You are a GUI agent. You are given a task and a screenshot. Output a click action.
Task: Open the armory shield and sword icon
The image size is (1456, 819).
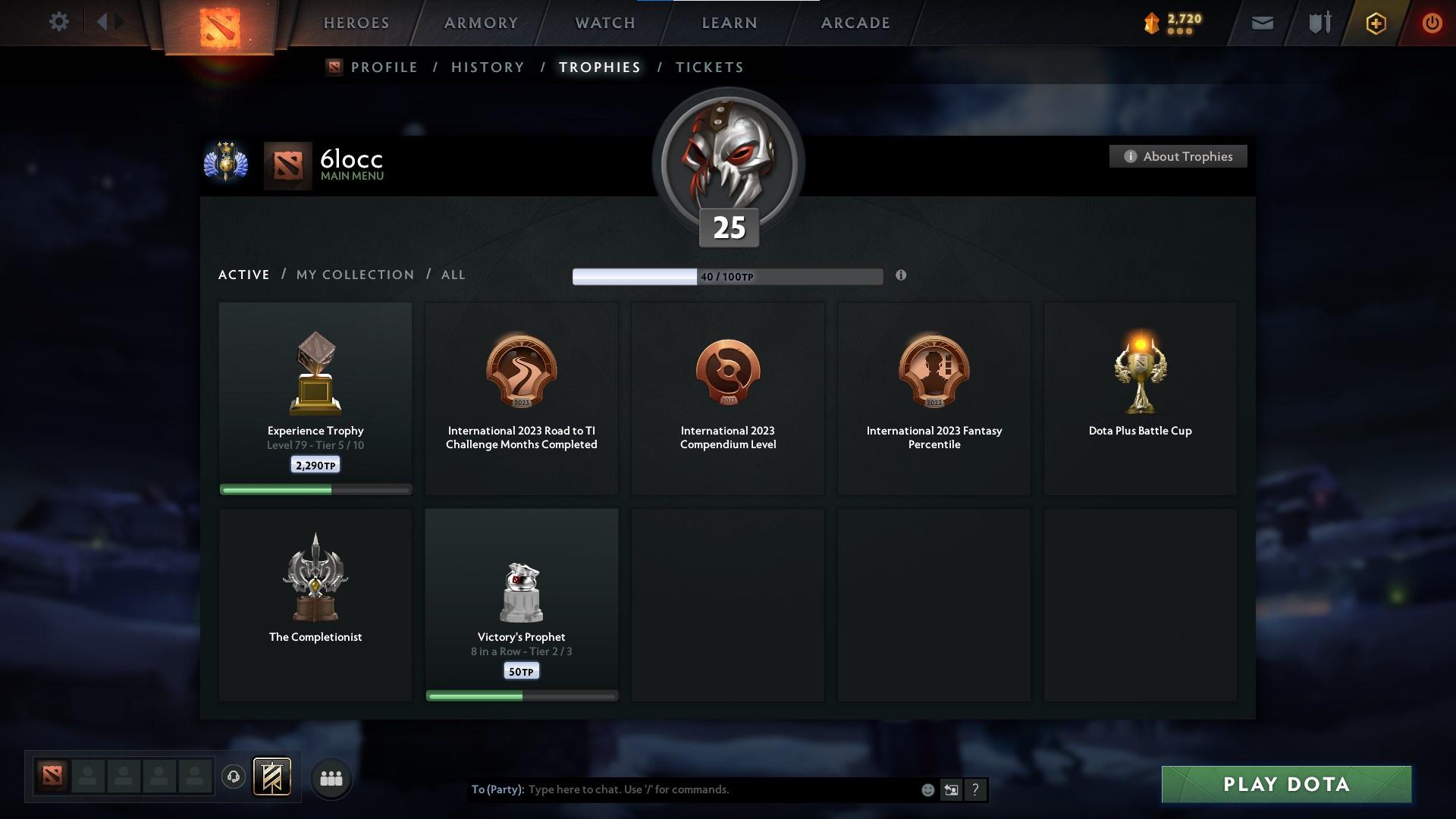(x=1319, y=22)
